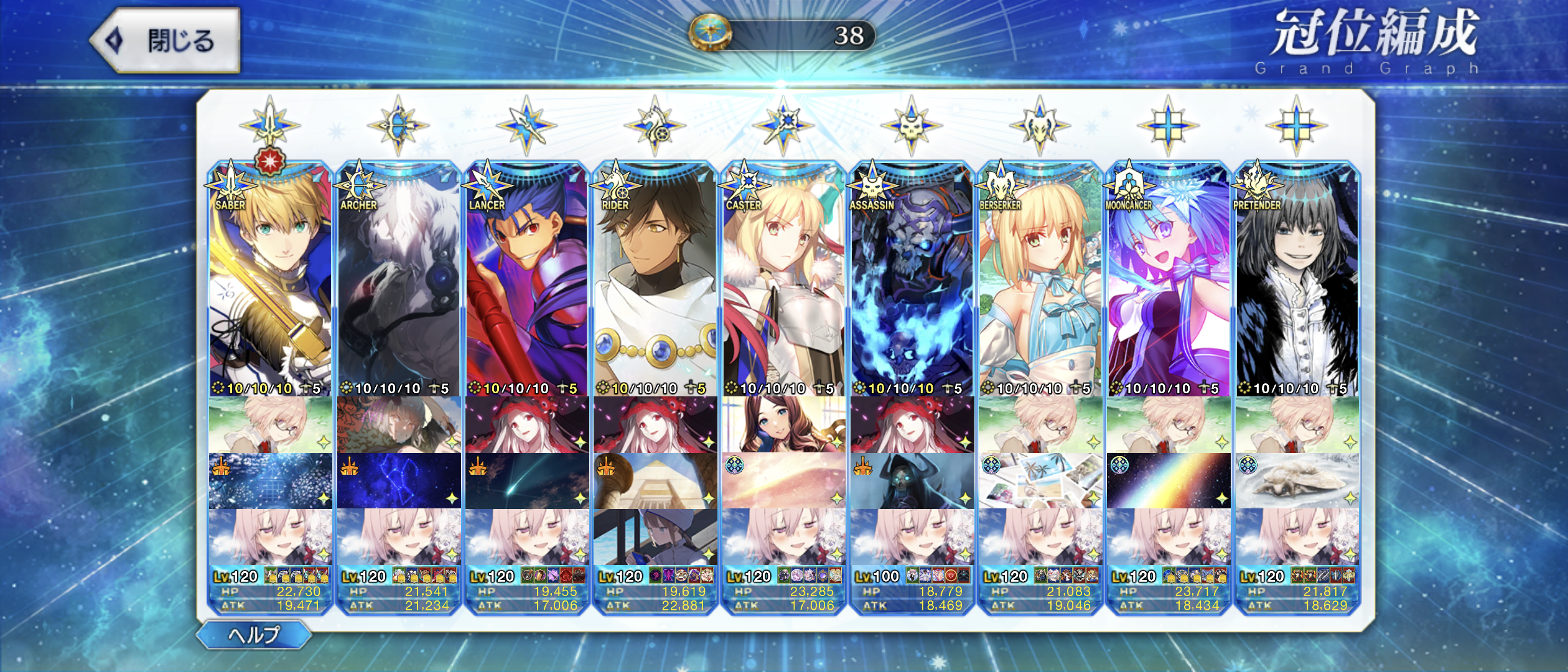1568x672 pixels.
Task: Select the brown-haired woman craft essence under Caster
Action: (x=783, y=425)
